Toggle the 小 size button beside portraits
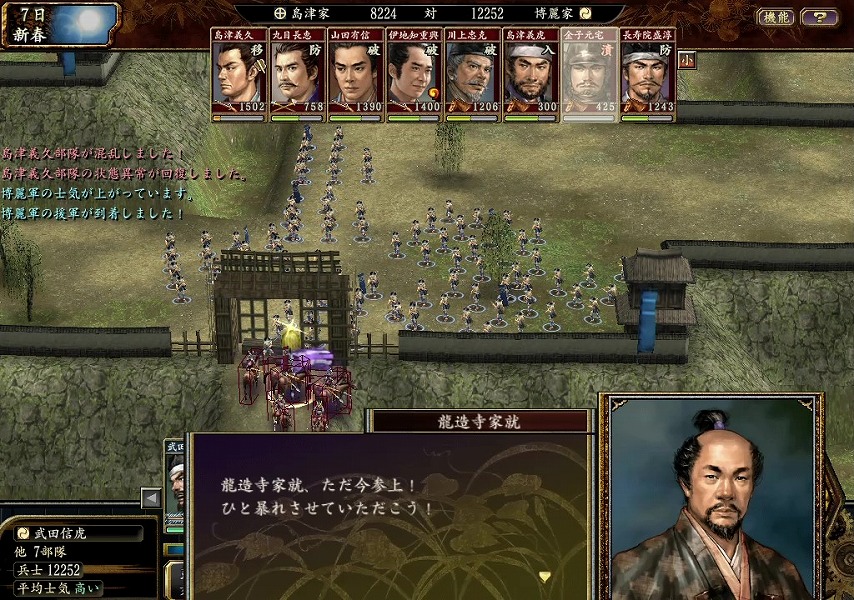This screenshot has height=600, width=854. point(686,58)
